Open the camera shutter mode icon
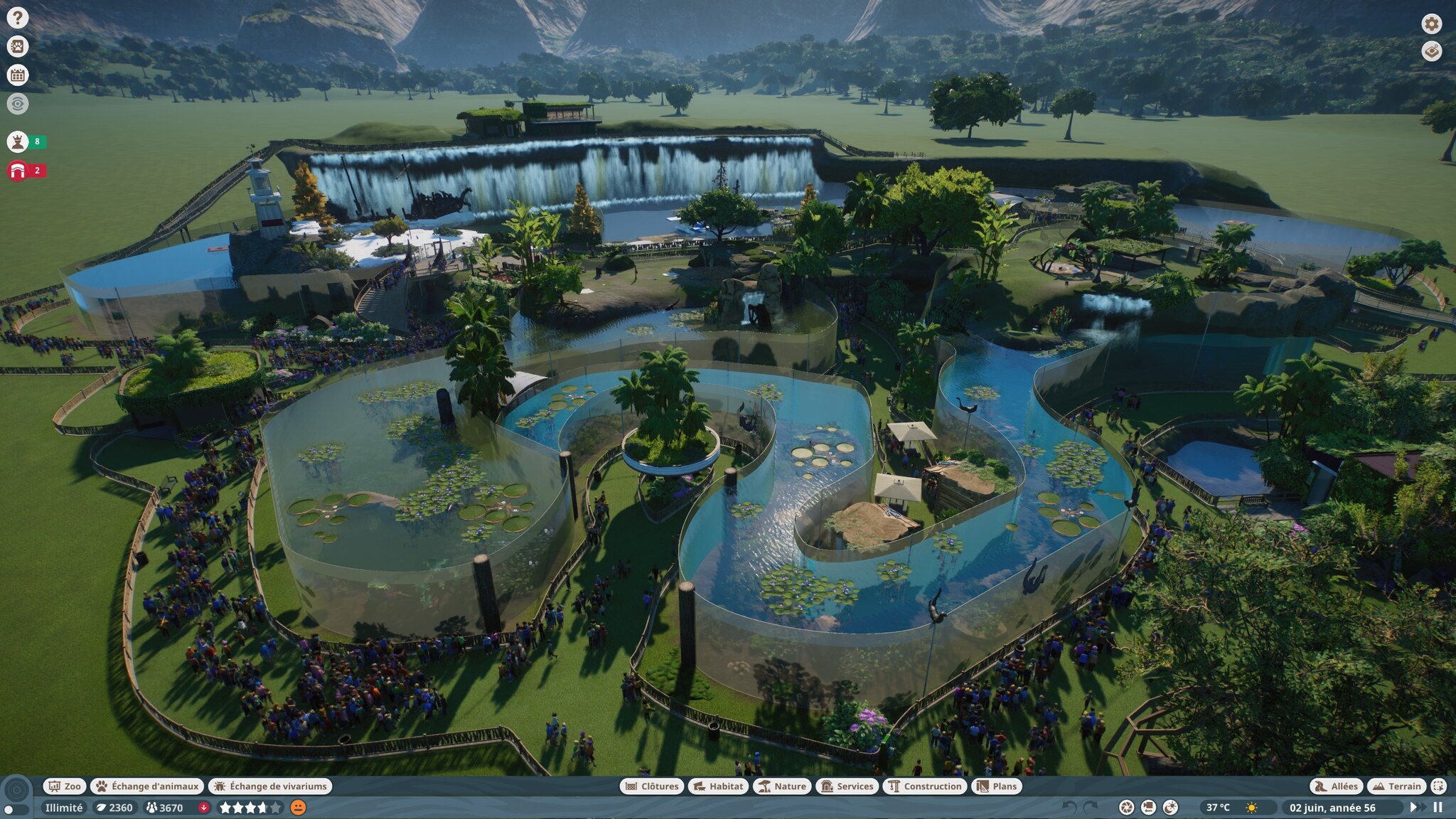The height and width of the screenshot is (819, 1456). 1126,808
